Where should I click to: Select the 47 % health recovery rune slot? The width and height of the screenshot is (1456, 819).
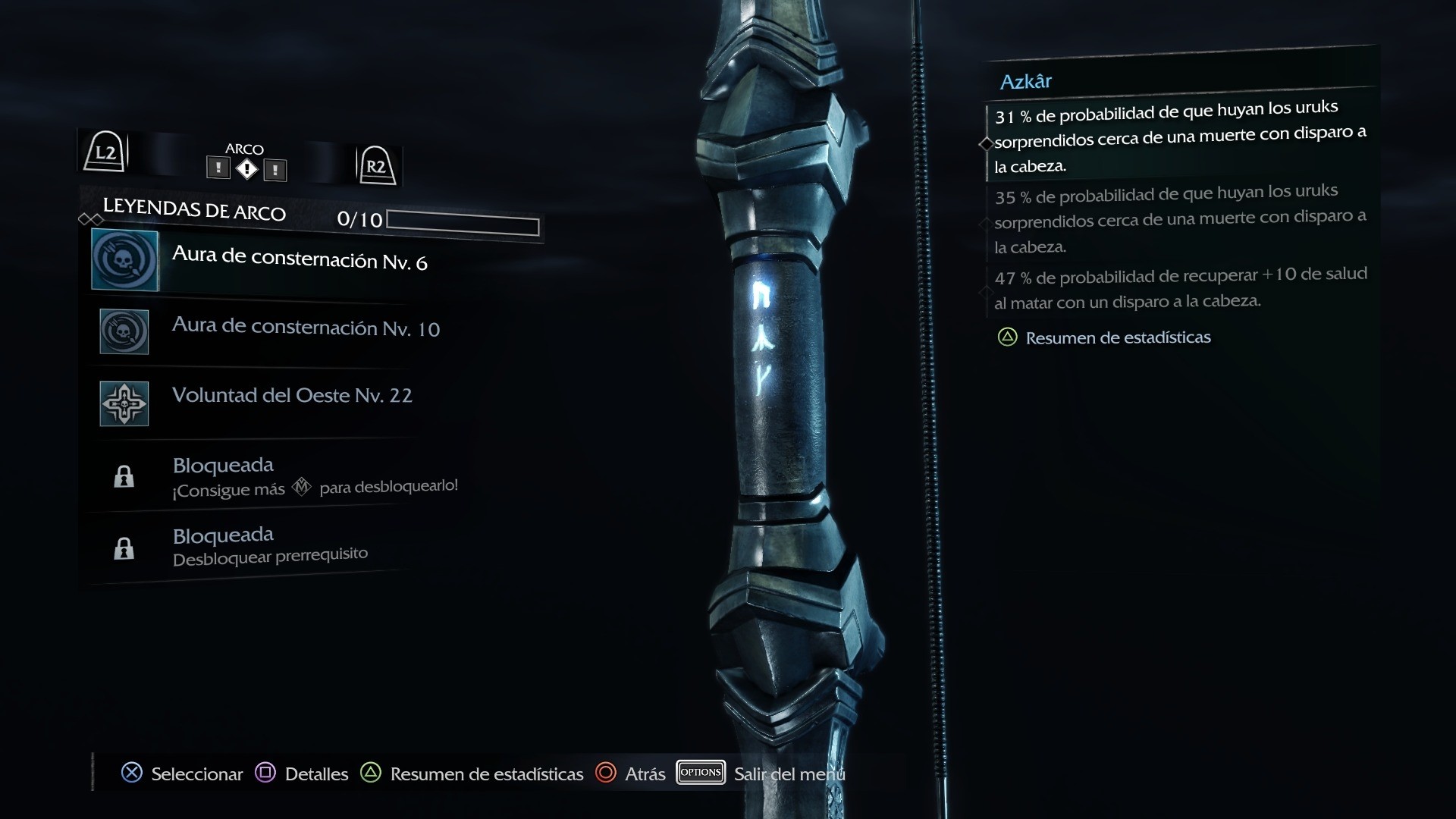[1179, 288]
